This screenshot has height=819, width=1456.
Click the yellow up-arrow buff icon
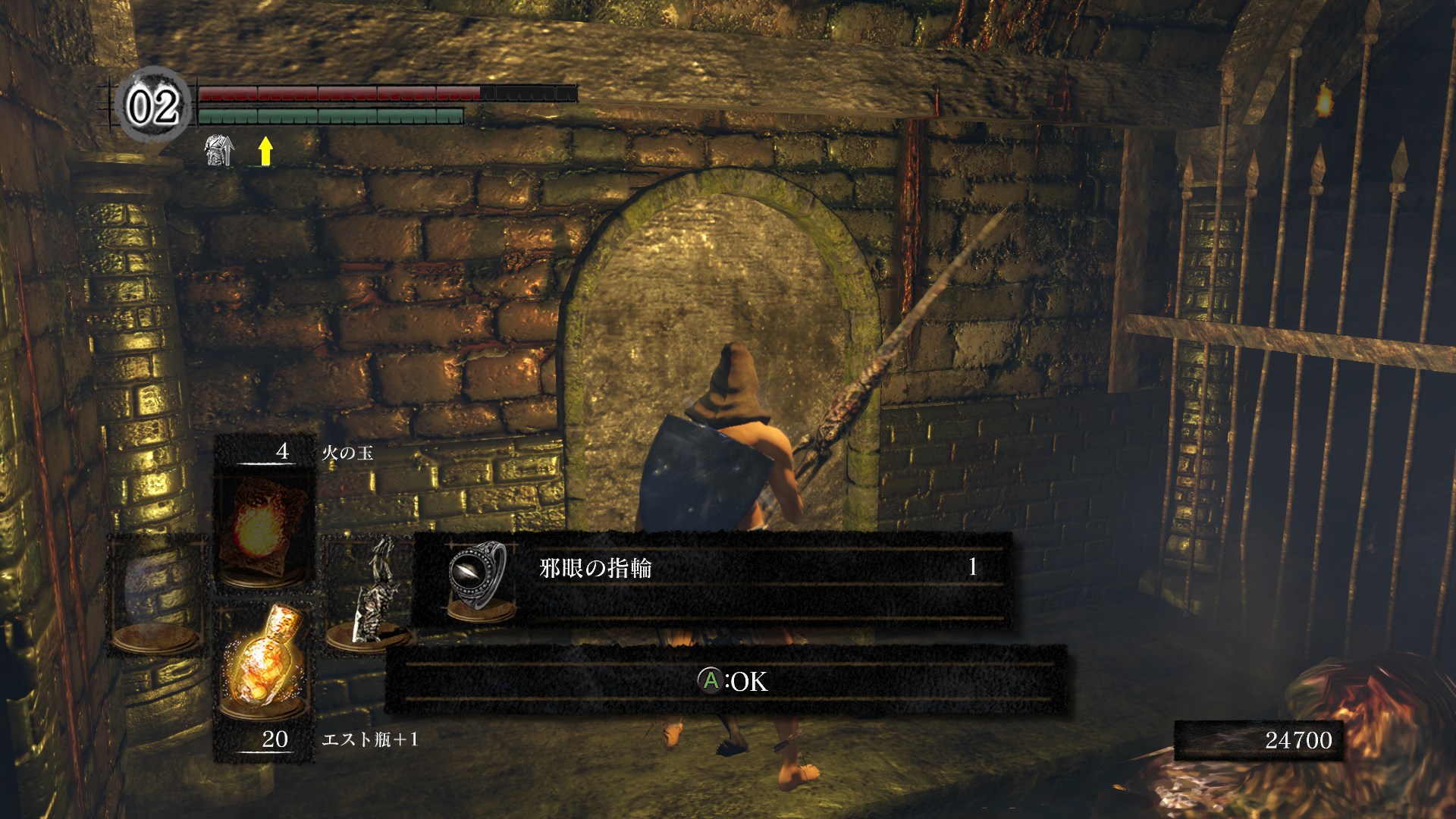pyautogui.click(x=265, y=151)
